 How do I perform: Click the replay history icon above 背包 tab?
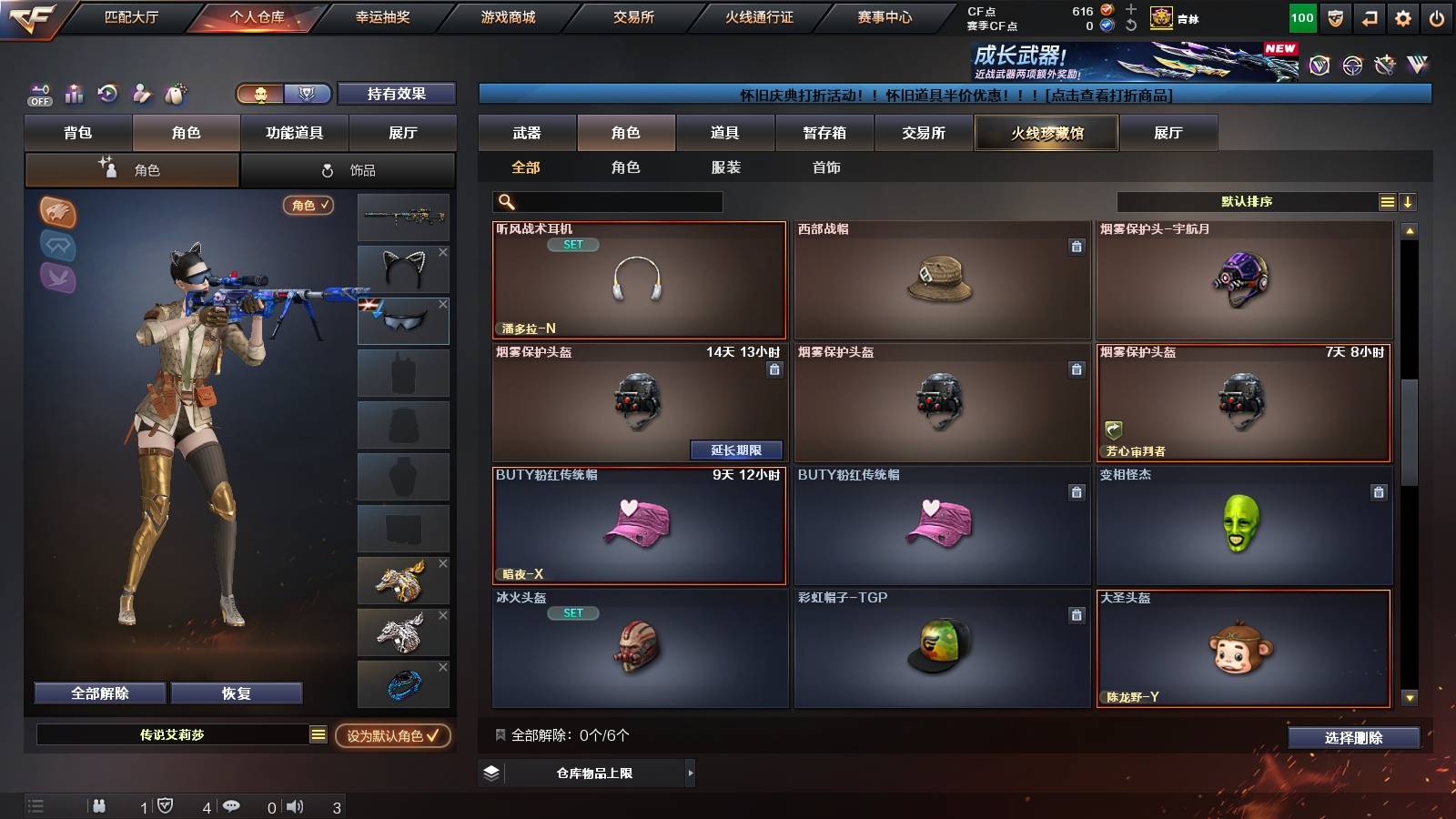click(107, 94)
